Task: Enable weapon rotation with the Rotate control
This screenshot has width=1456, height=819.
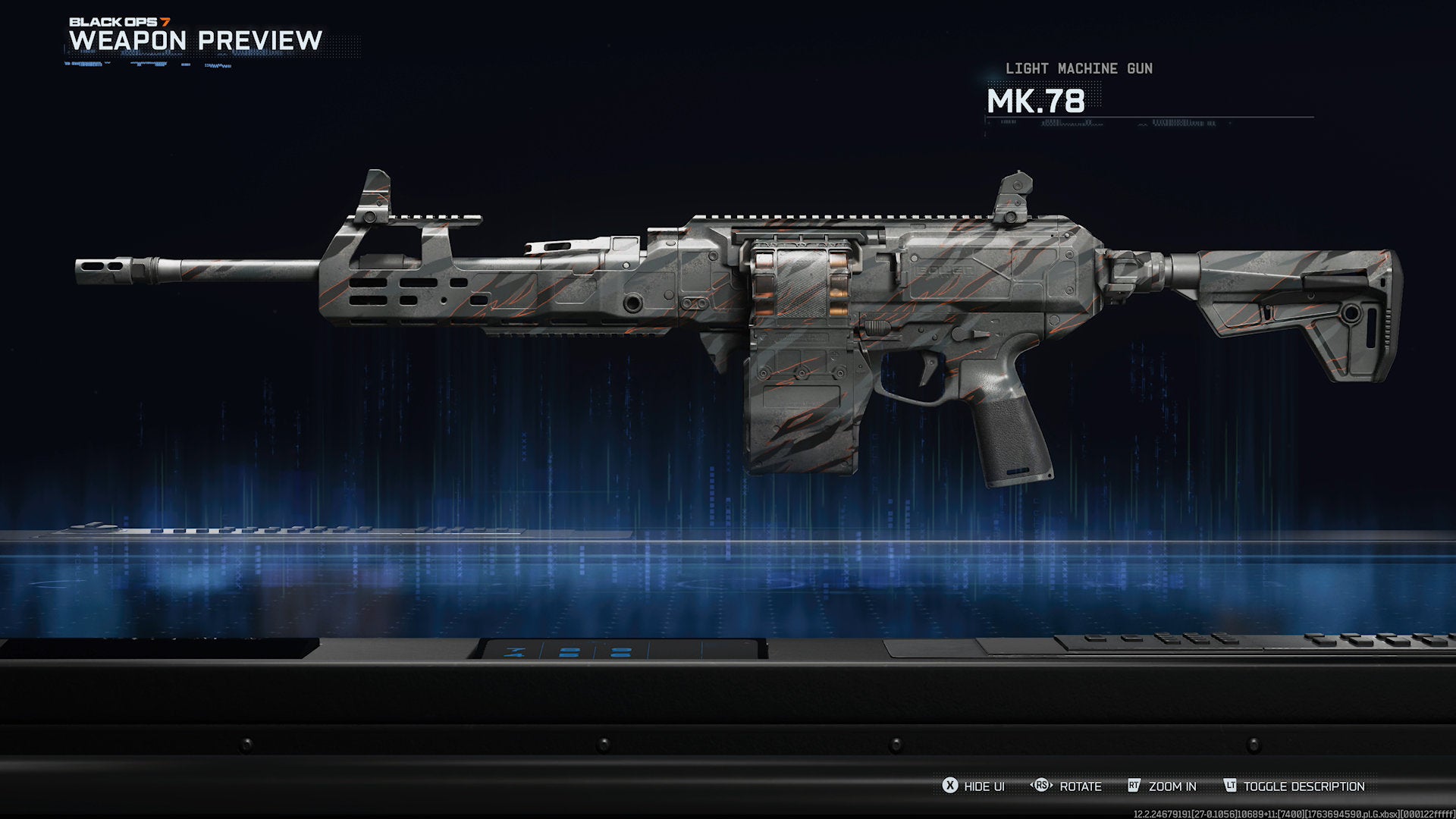Action: click(x=1081, y=786)
